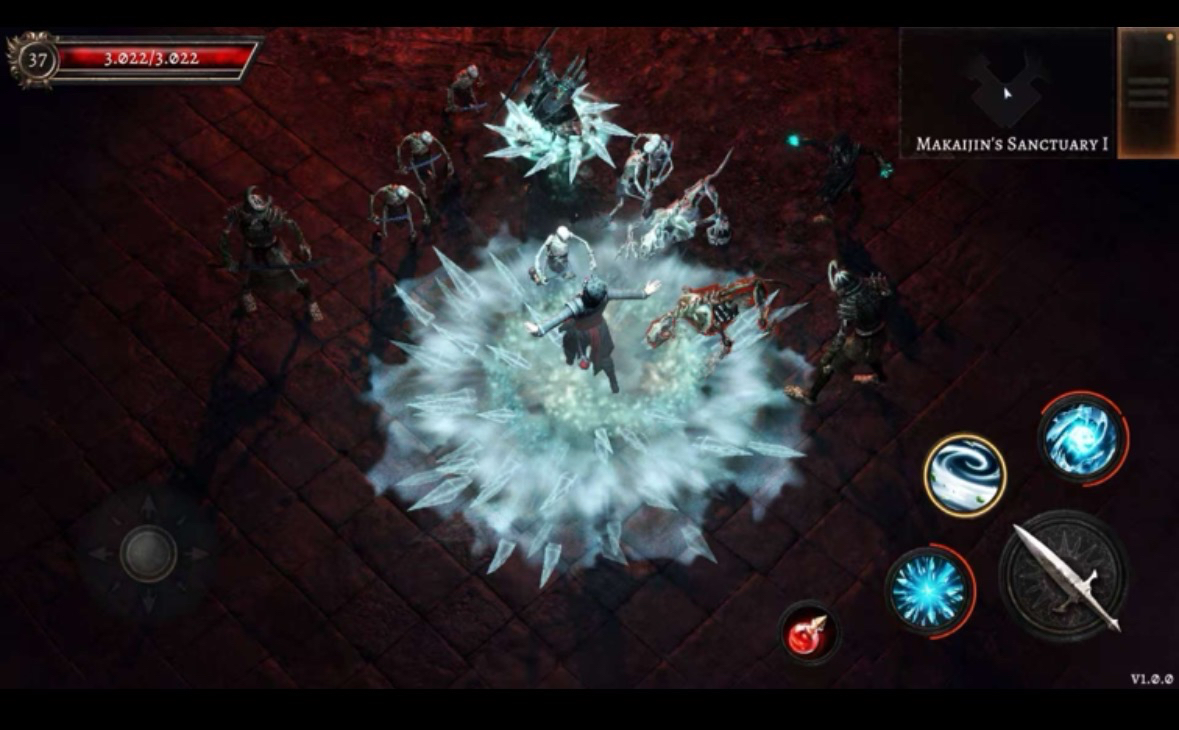This screenshot has width=1179, height=730.
Task: Drink the red health potion
Action: pos(808,633)
